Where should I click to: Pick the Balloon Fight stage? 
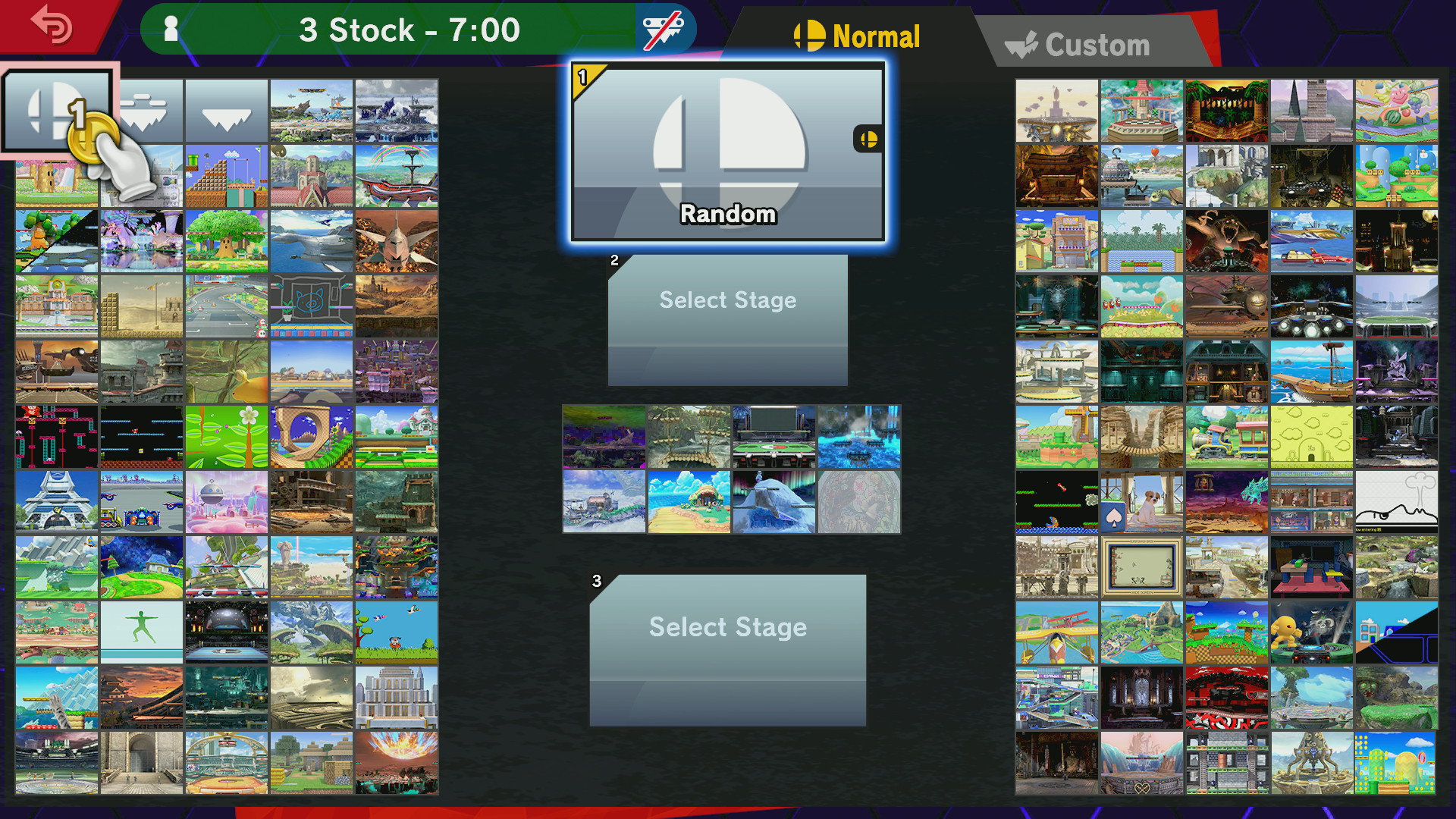pyautogui.click(x=141, y=433)
